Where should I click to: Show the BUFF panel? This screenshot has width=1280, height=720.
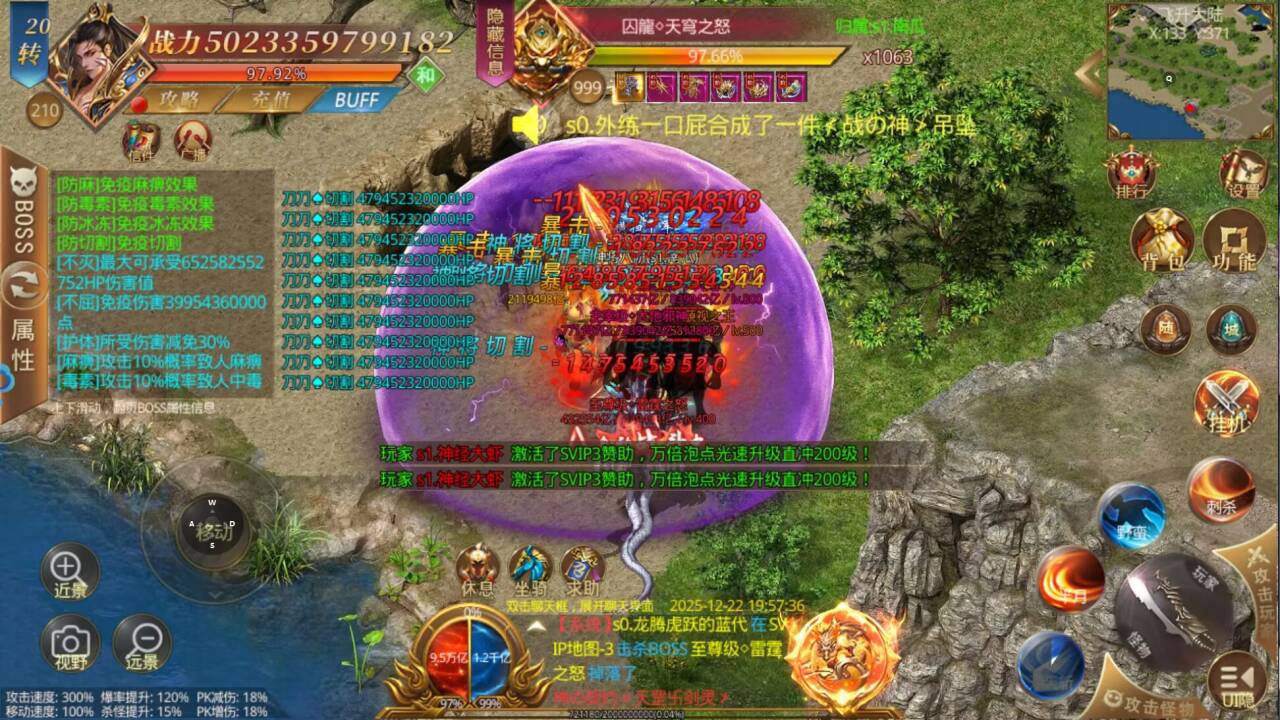click(355, 100)
